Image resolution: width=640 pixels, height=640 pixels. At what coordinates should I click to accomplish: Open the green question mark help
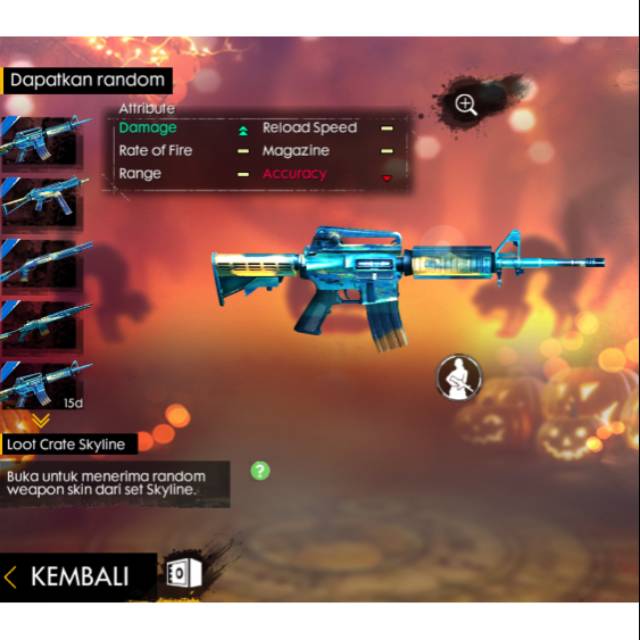[x=260, y=470]
